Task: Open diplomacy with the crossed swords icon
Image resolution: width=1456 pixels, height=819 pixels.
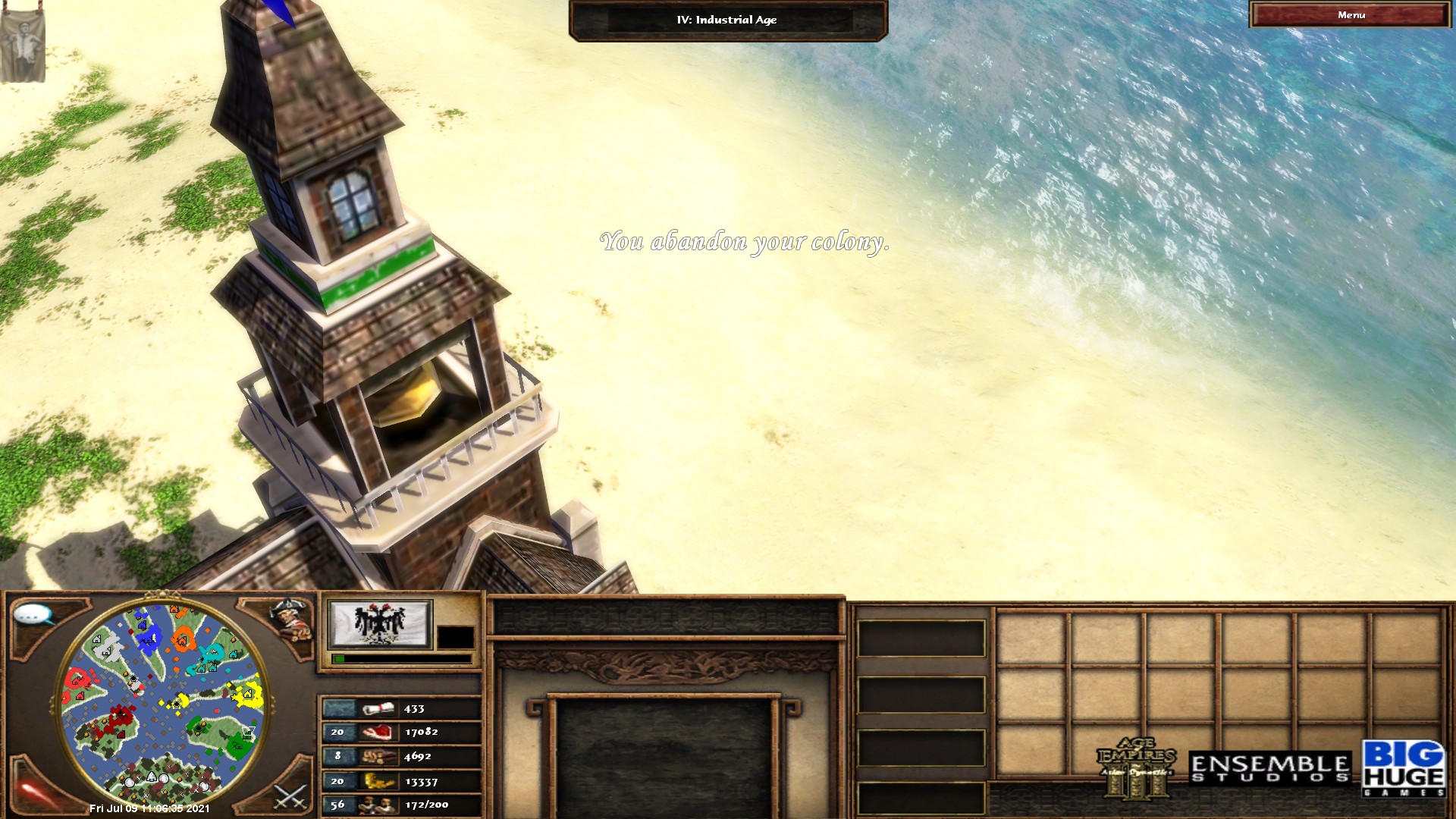Action: pyautogui.click(x=289, y=796)
